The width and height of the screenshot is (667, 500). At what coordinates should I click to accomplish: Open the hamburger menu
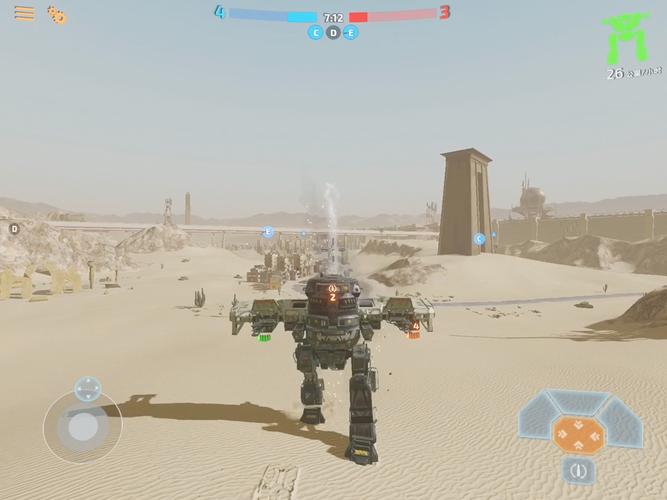pos(24,14)
